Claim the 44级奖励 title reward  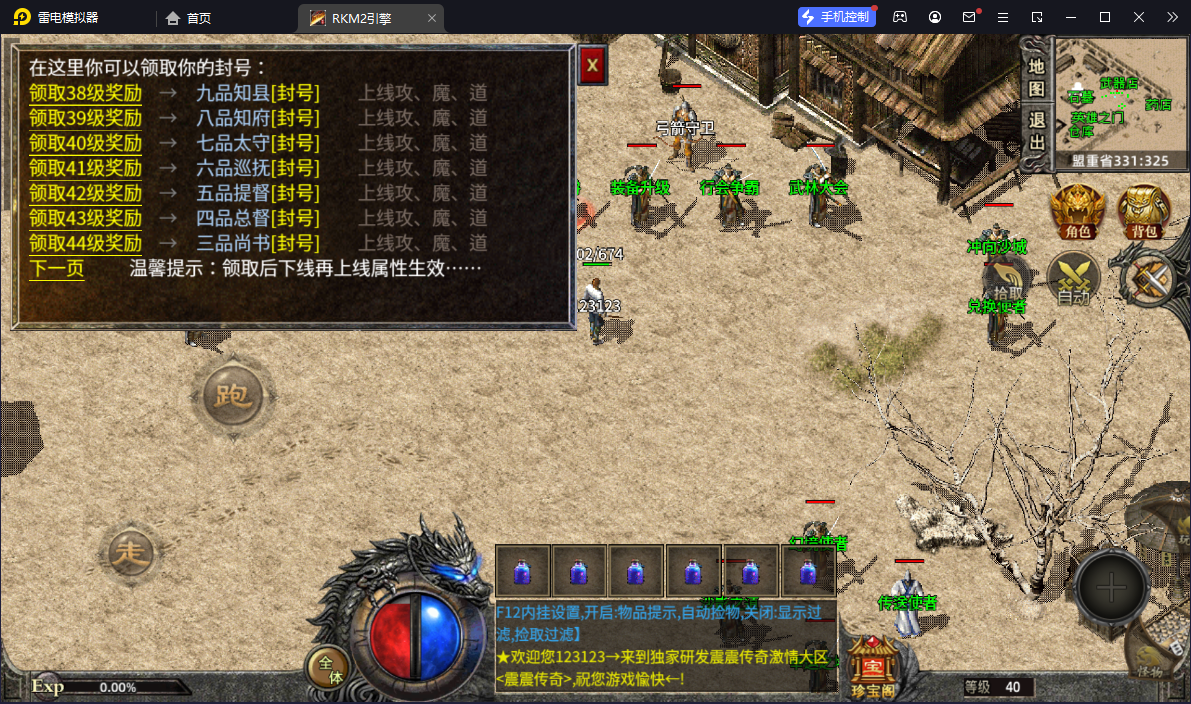pos(85,243)
